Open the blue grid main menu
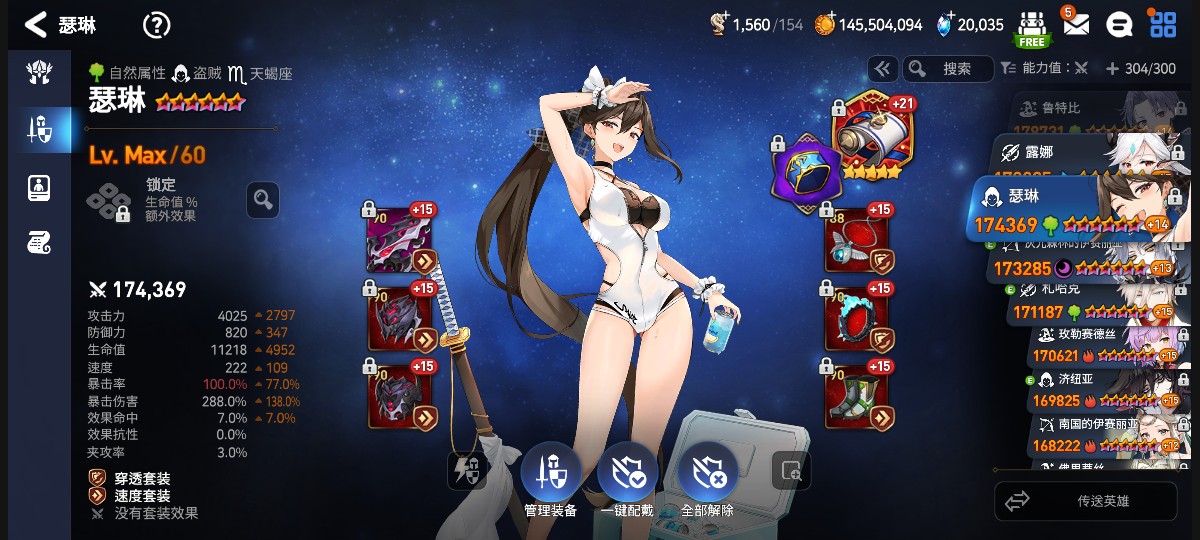 tap(1163, 25)
